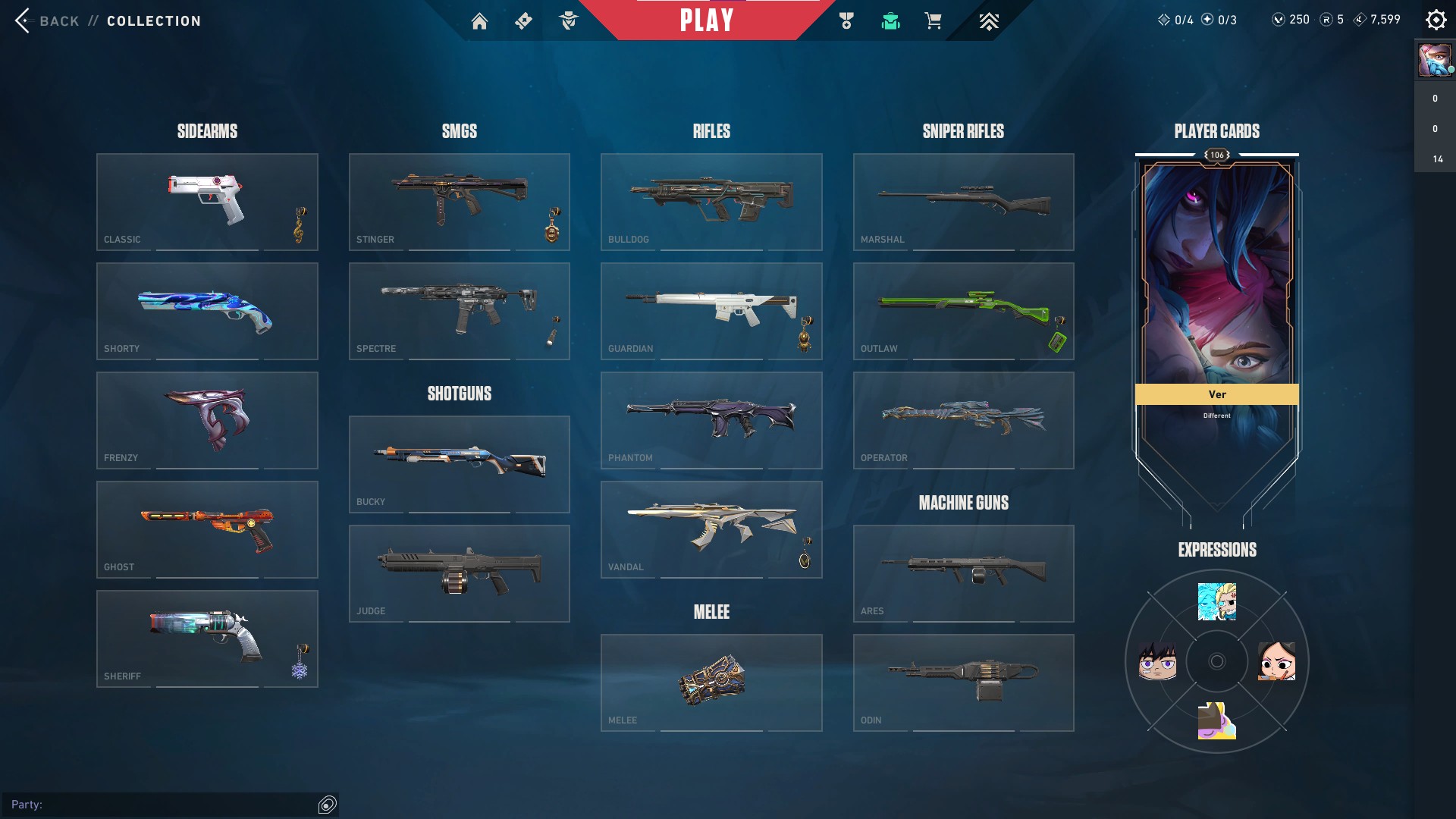Screen dimensions: 1456x819
Task: Open the Guardian rifle slot
Action: pyautogui.click(x=711, y=311)
